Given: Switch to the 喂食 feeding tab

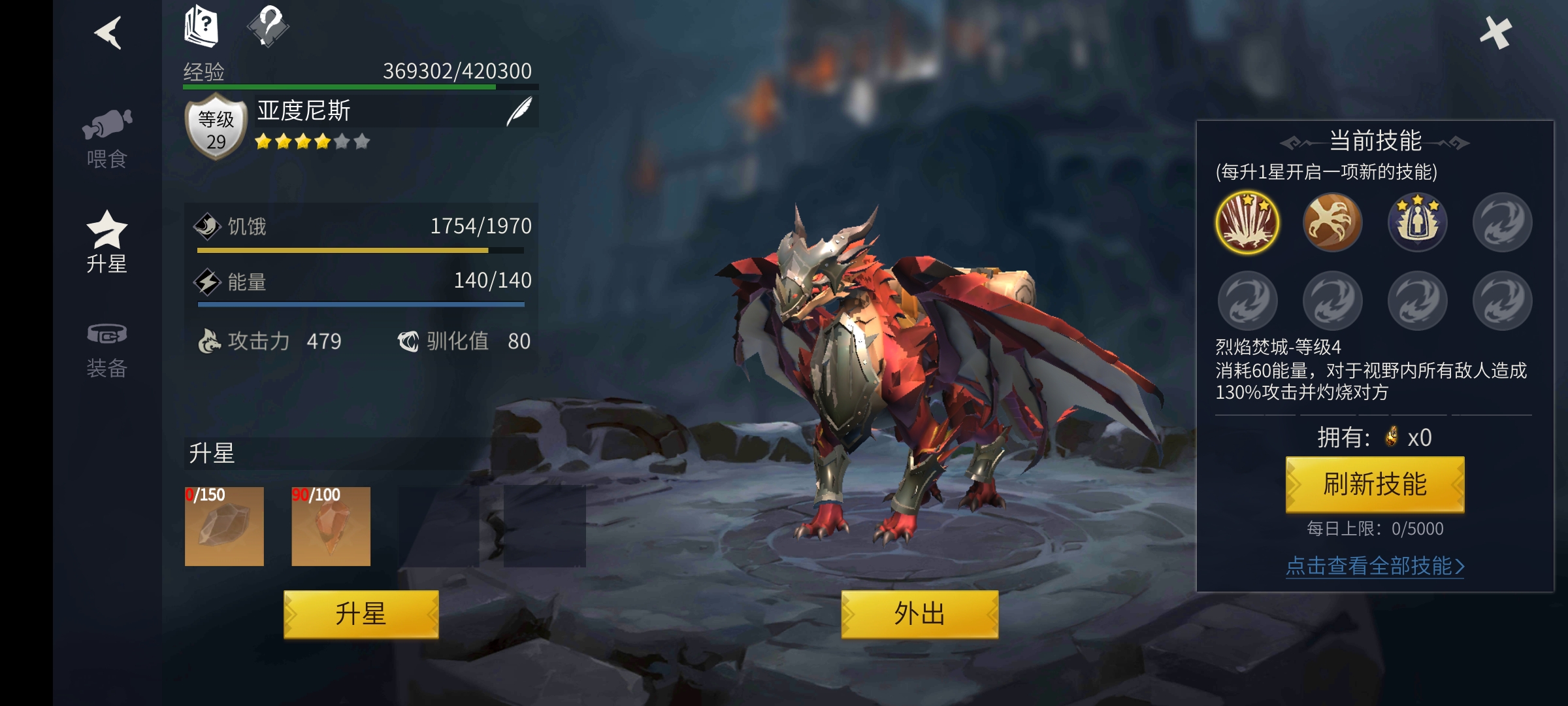Looking at the screenshot, I should [x=106, y=139].
